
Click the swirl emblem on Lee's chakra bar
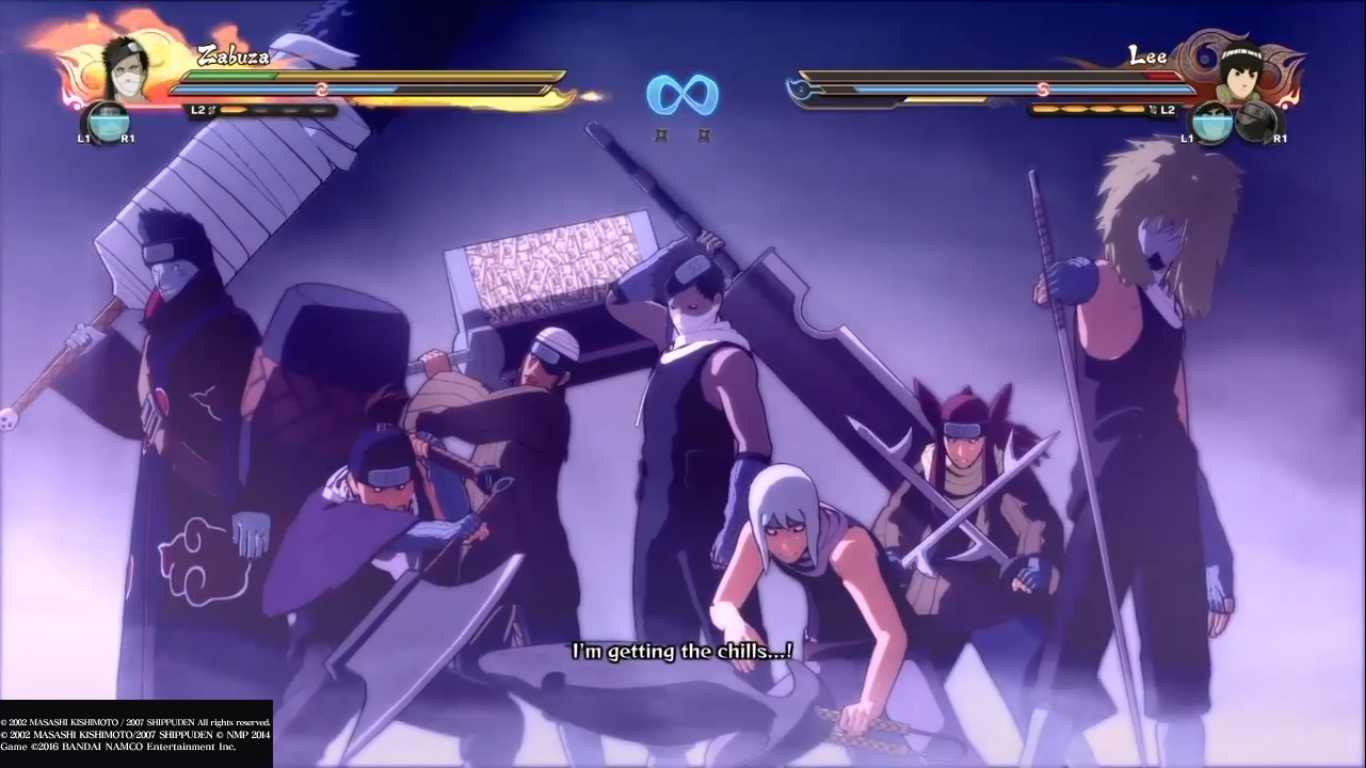[1044, 87]
